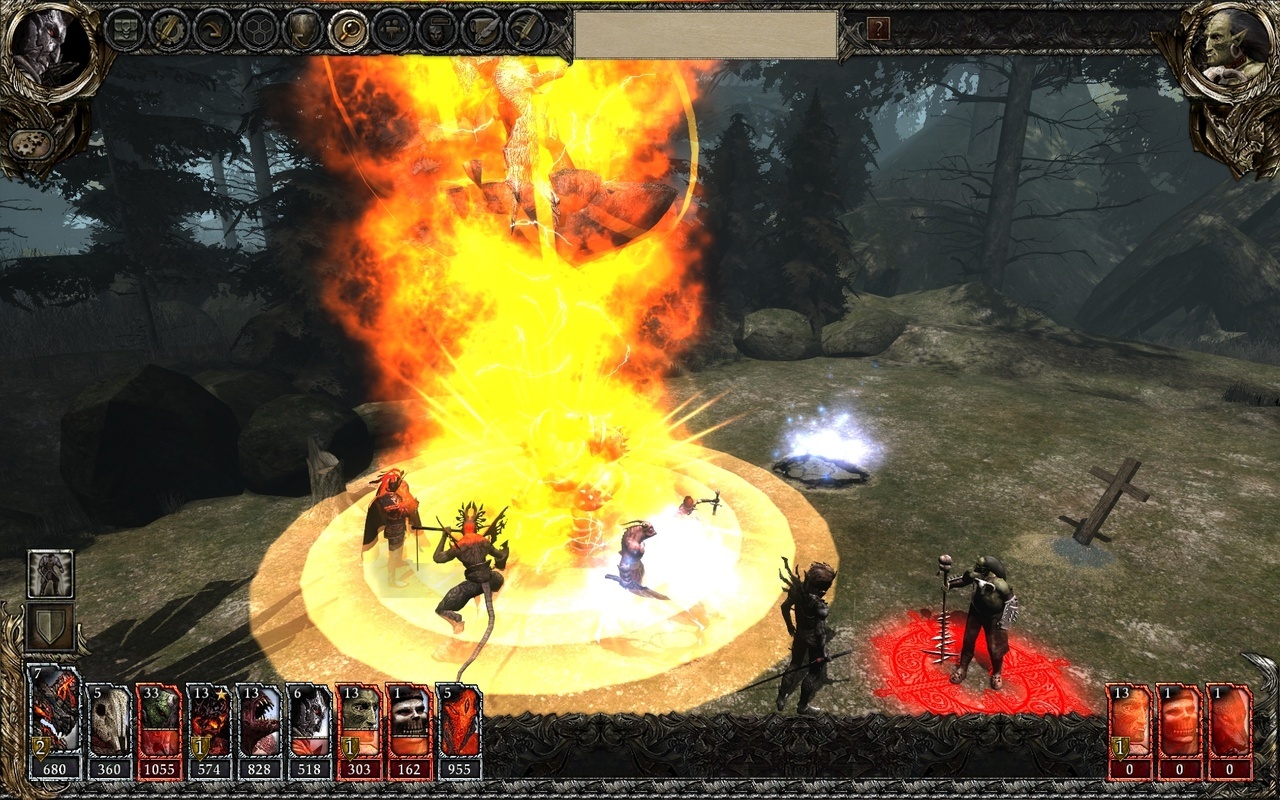1280x800 pixels.
Task: Toggle the hexagon grid toolbar icon
Action: pyautogui.click(x=258, y=29)
